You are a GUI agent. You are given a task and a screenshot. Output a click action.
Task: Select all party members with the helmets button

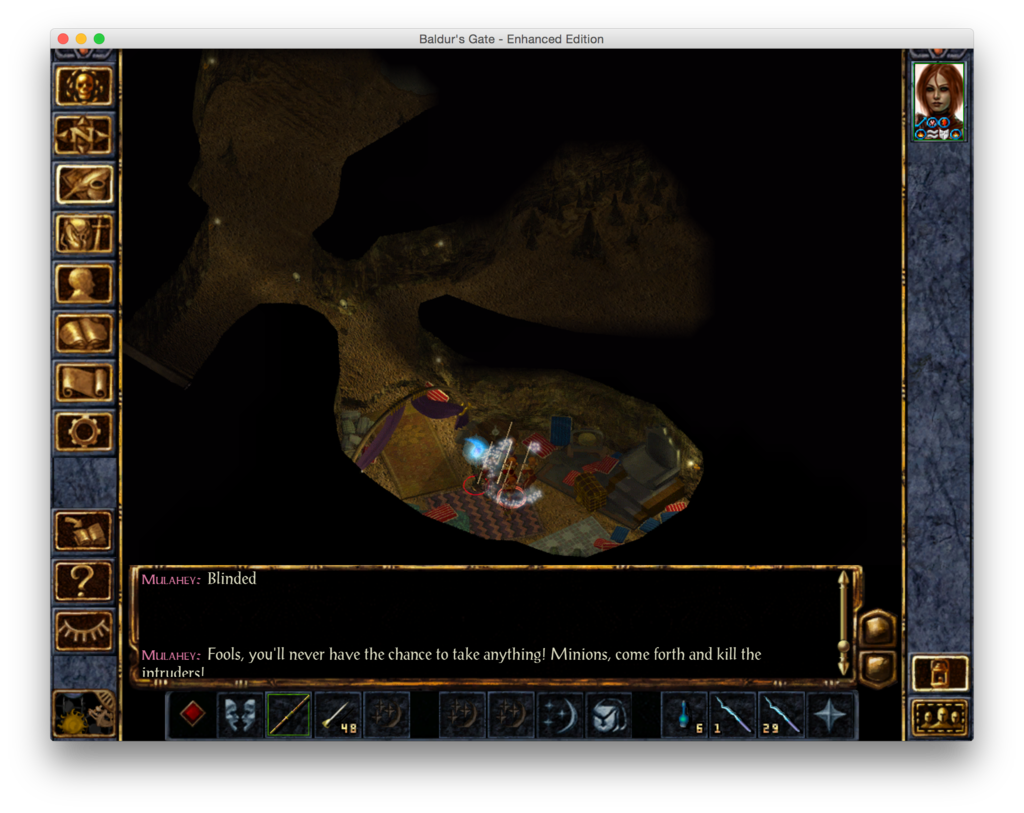point(940,717)
